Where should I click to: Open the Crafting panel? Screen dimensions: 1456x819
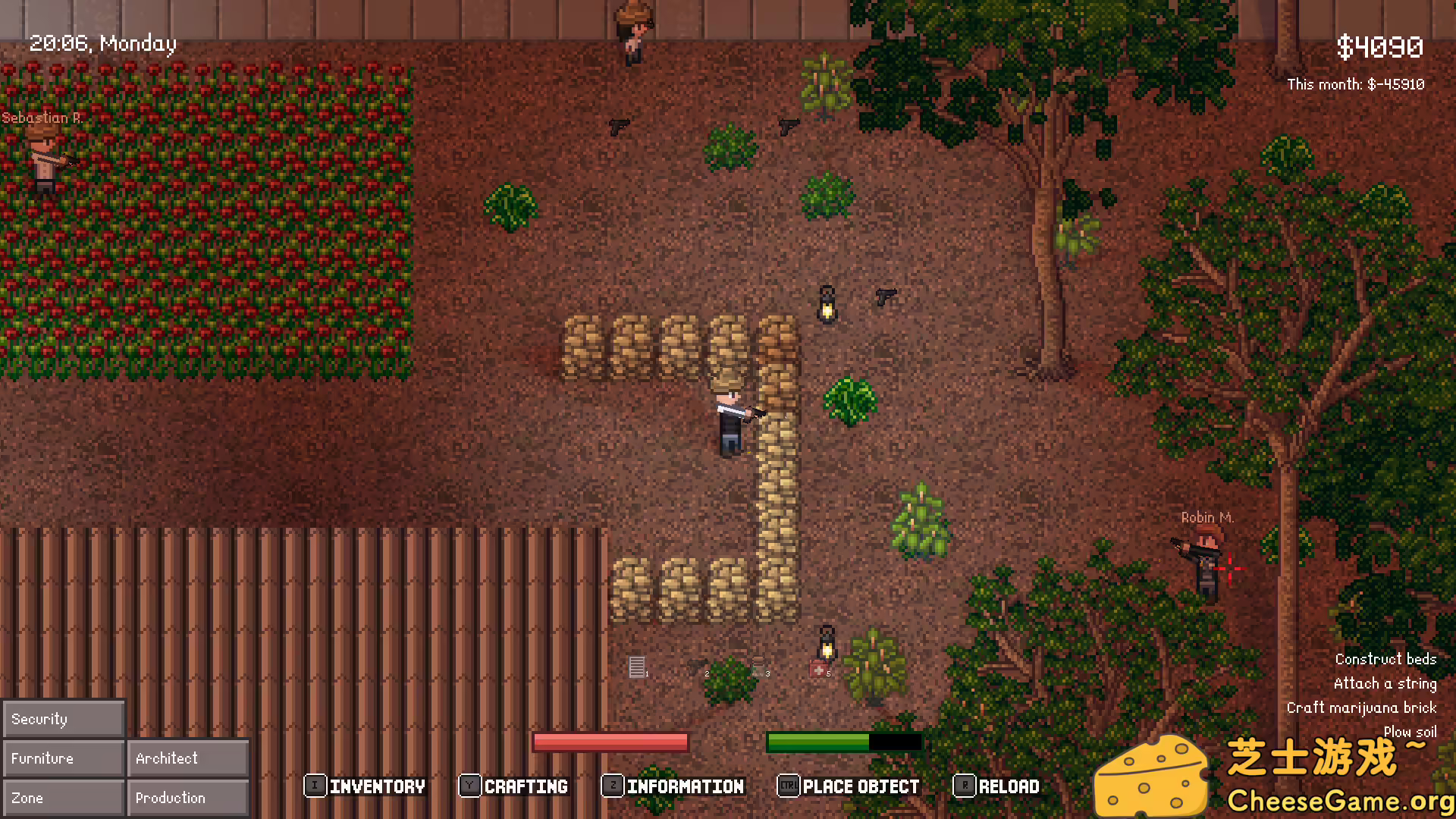(514, 786)
